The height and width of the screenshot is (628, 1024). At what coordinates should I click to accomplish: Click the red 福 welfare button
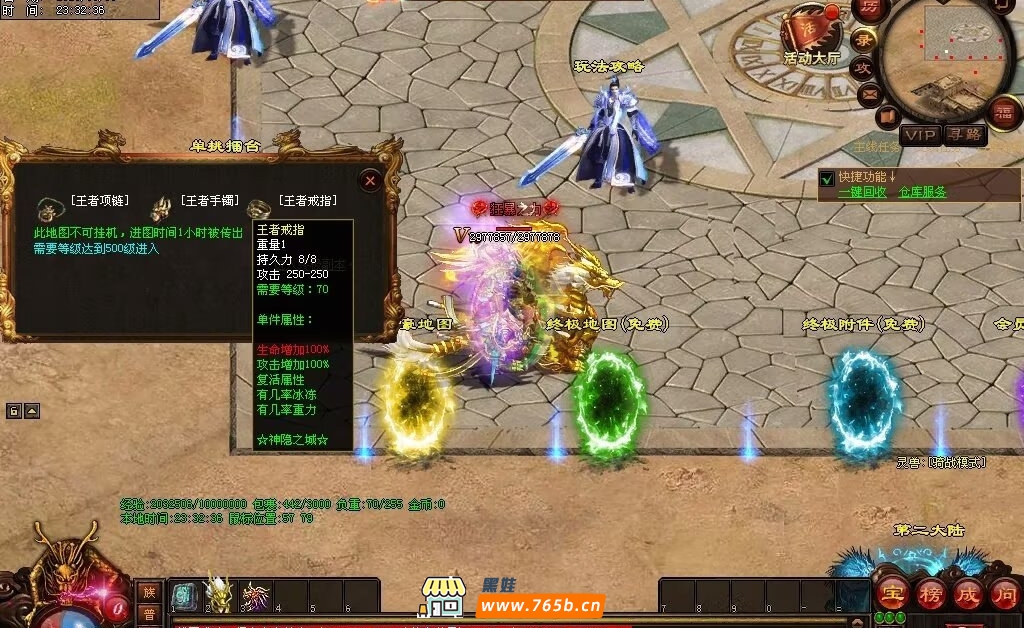click(1002, 110)
